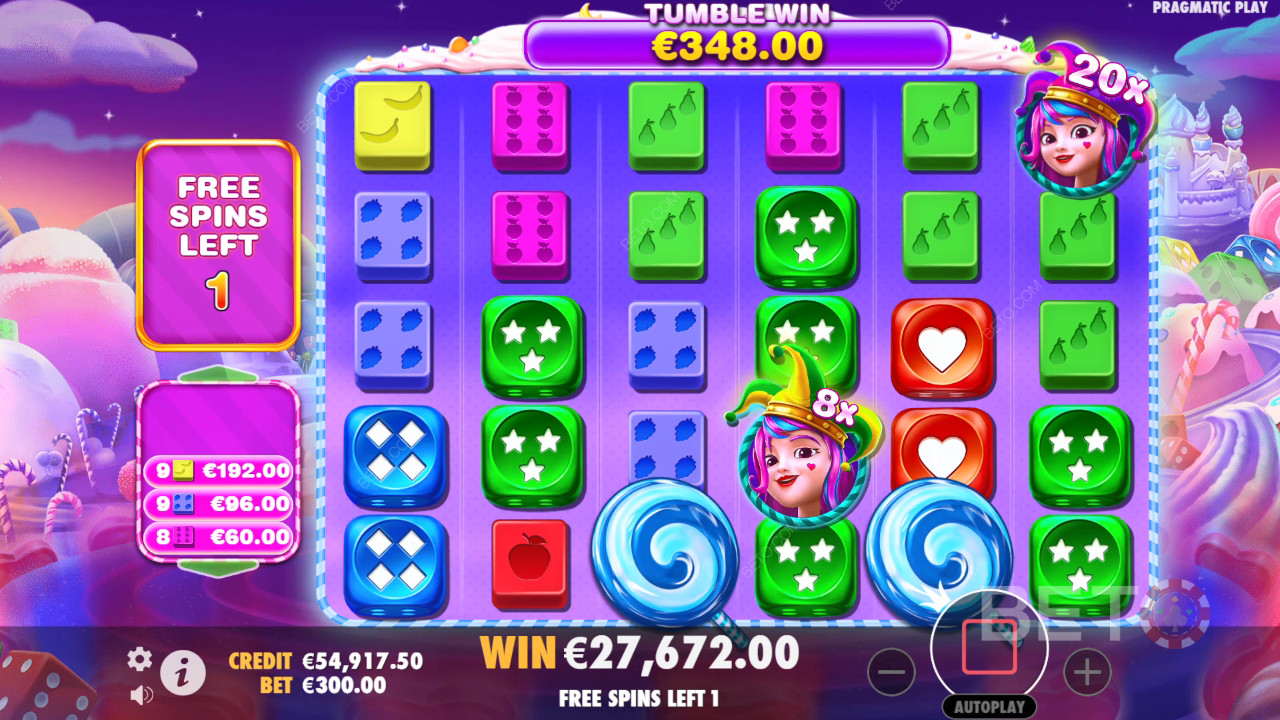Open the game settings gear

[139, 659]
